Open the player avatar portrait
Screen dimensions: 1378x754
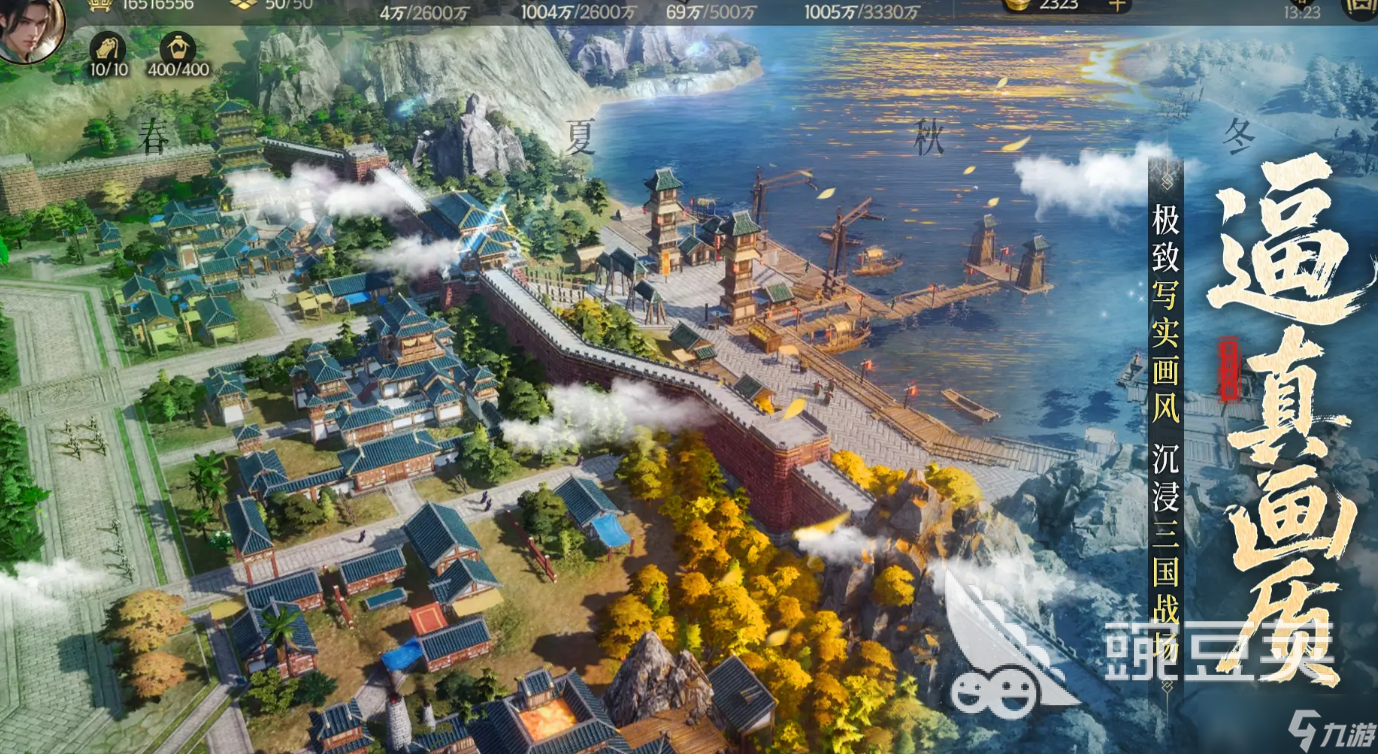[29, 26]
